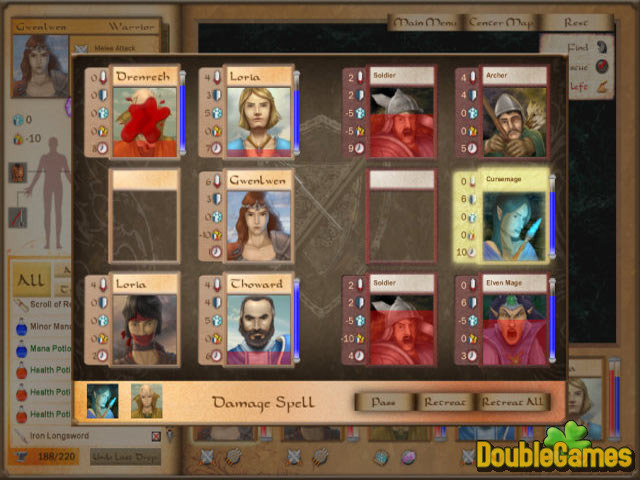
Task: Pass the current combat turn
Action: pyautogui.click(x=384, y=402)
